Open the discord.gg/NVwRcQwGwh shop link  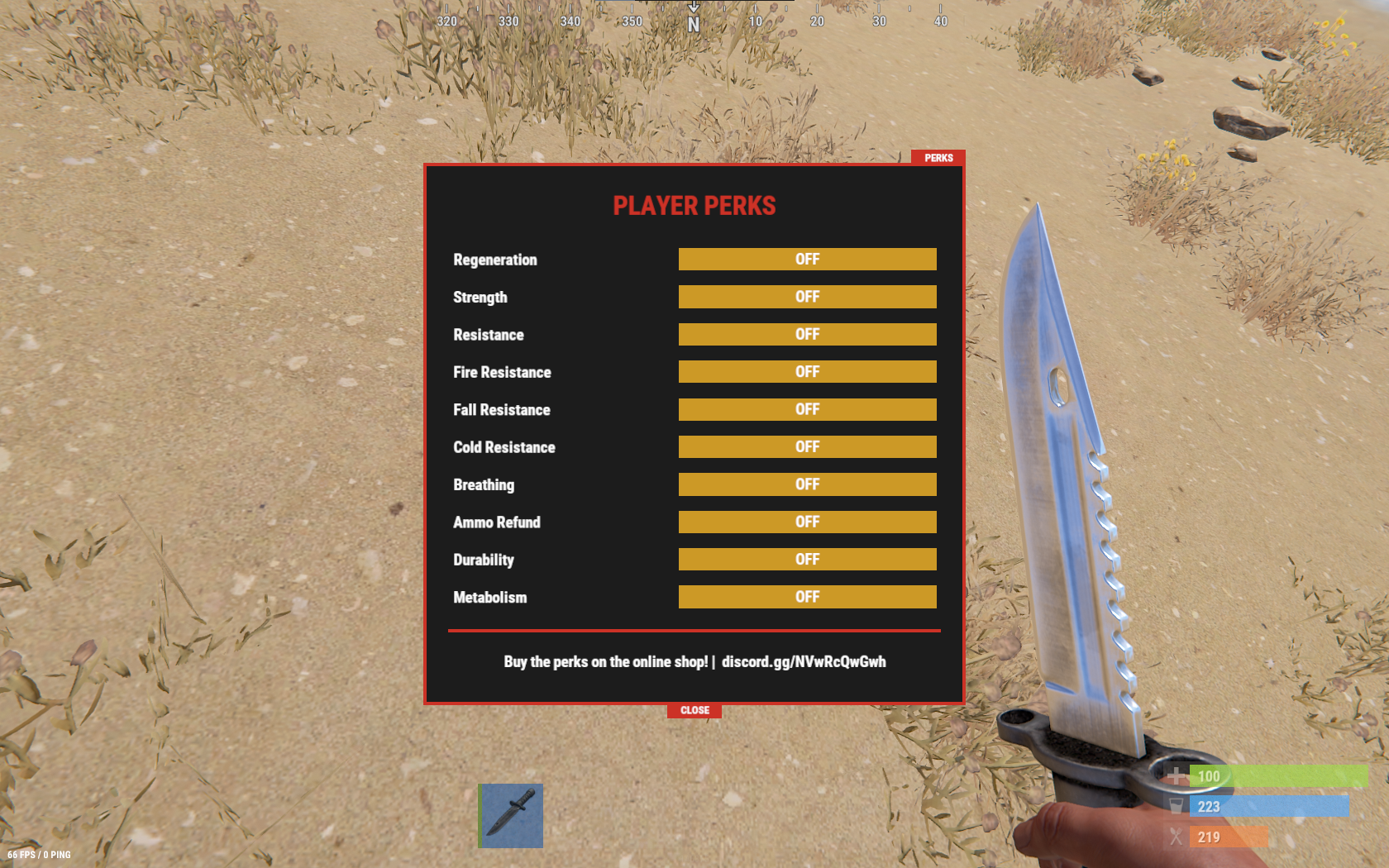pos(803,661)
